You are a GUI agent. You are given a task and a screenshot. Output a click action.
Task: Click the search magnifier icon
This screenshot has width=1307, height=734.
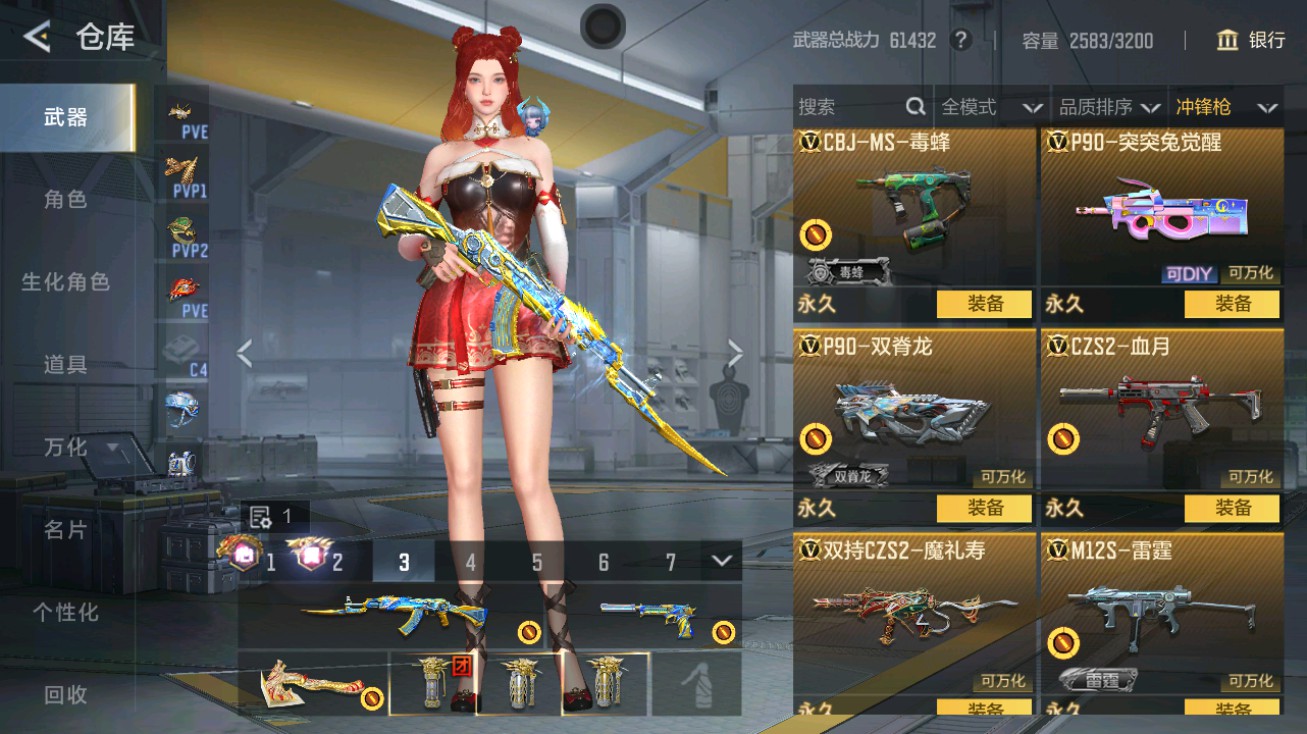point(916,107)
